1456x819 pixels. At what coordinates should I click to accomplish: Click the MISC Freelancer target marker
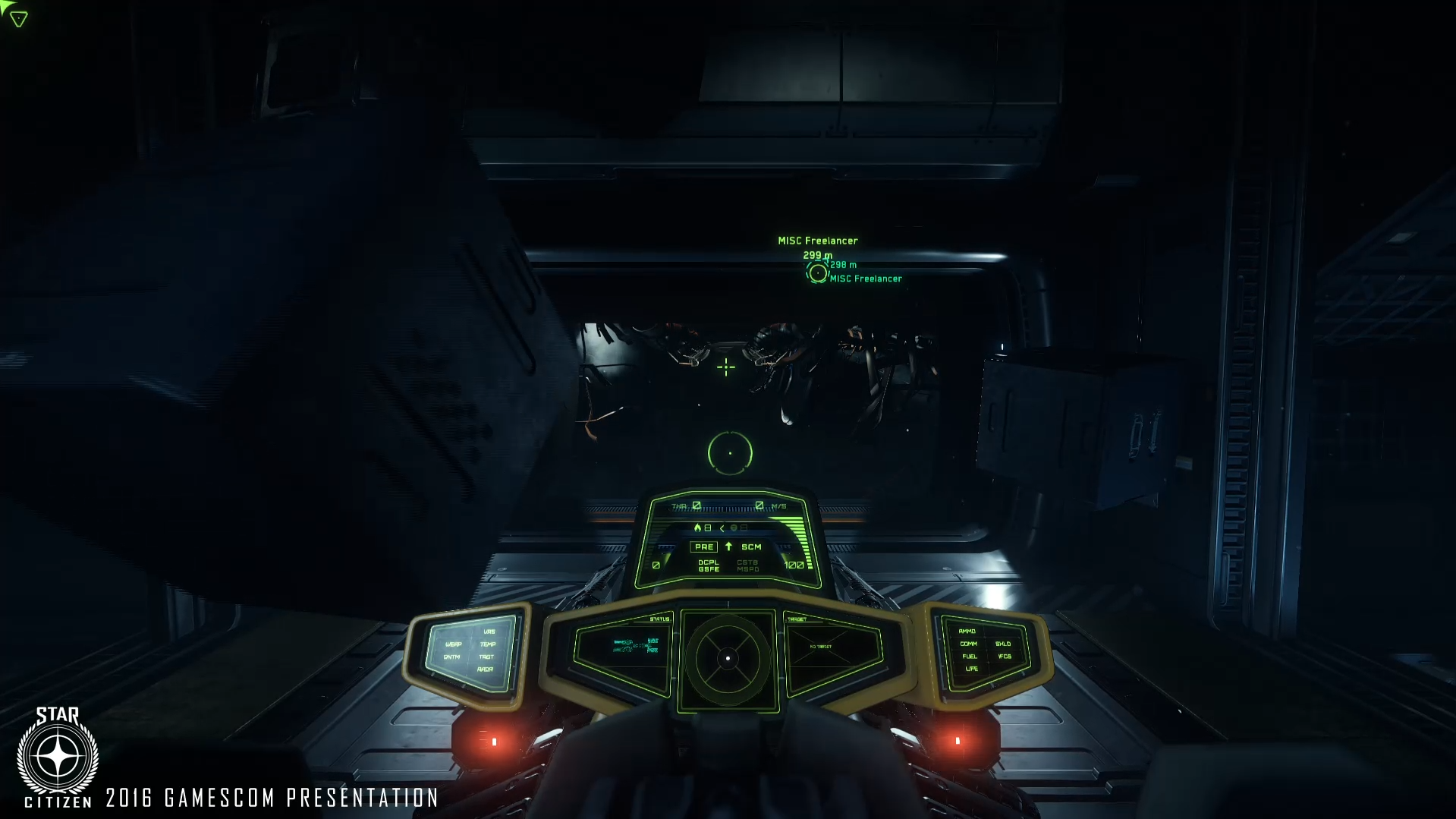pyautogui.click(x=819, y=273)
